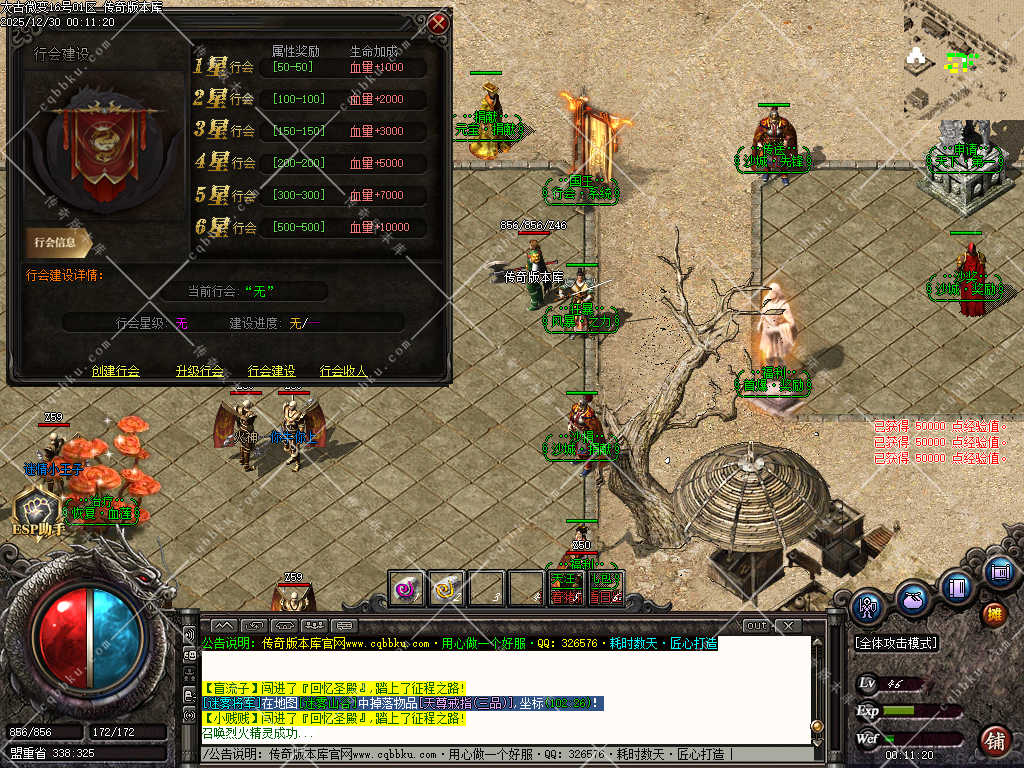1024x768 pixels.
Task: Use the orange swirl scroll in hotbar
Action: (x=446, y=588)
